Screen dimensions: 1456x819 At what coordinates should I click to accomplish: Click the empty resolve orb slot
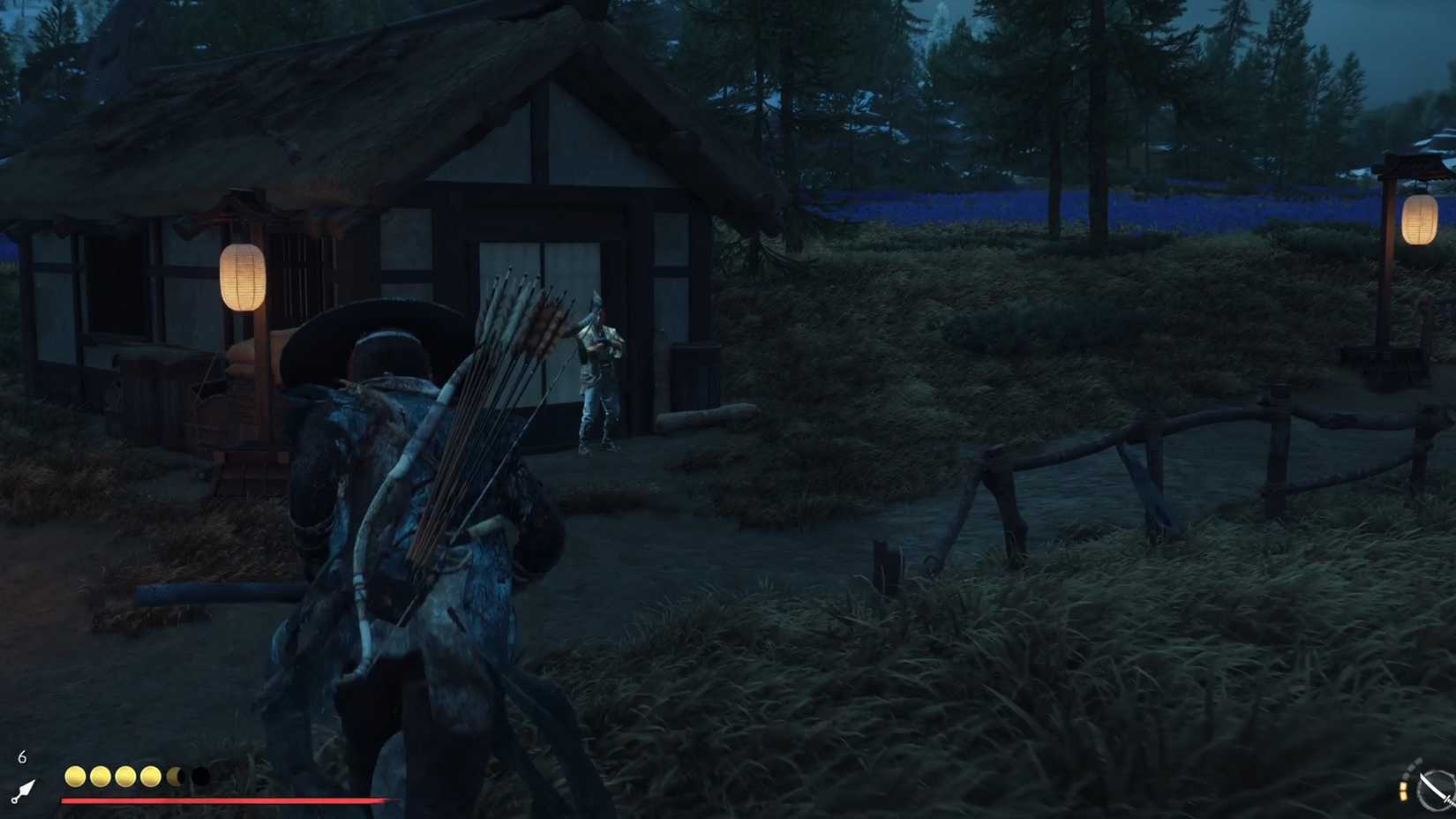click(200, 776)
